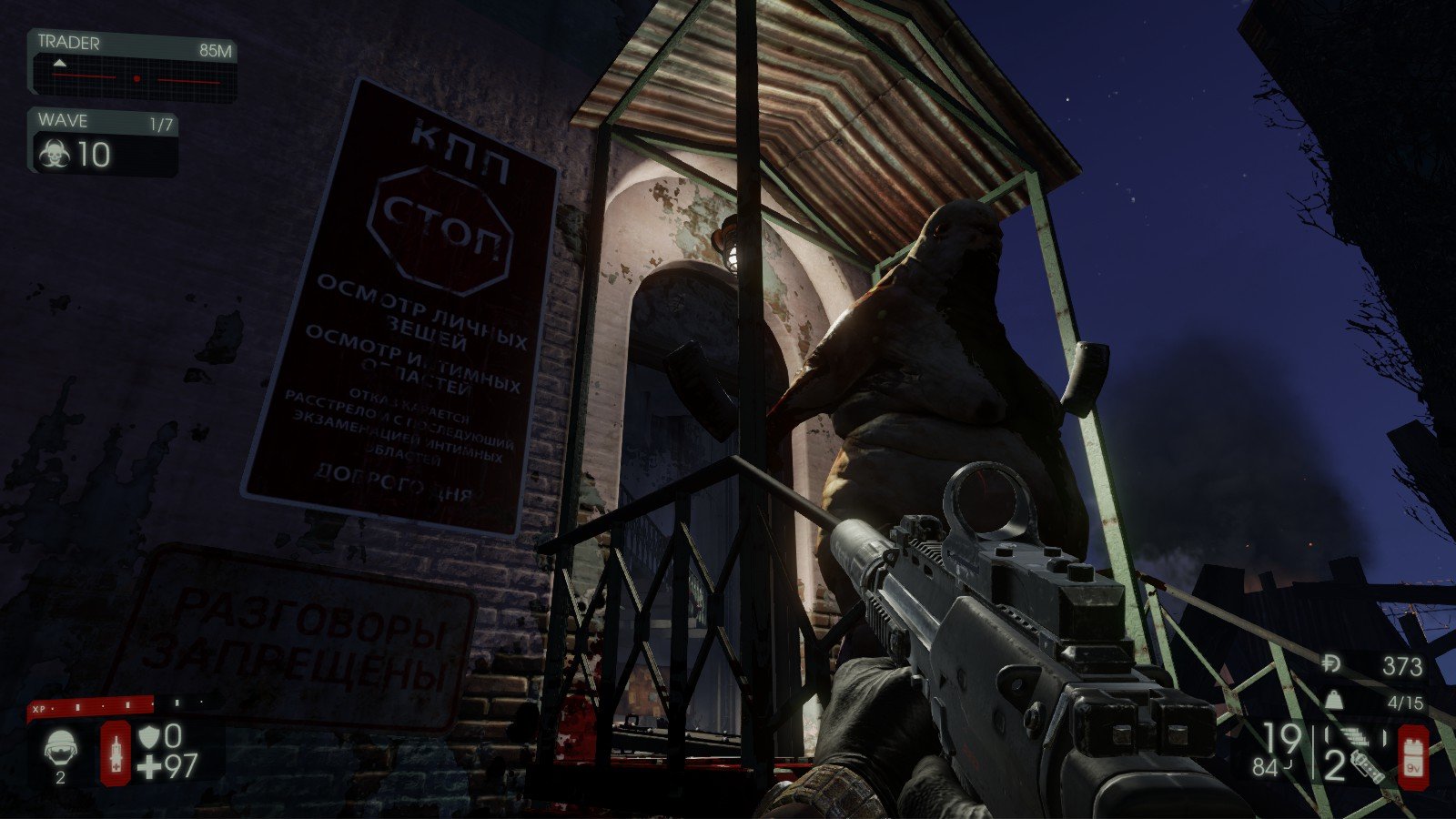Select the medical syringe icon

pyautogui.click(x=116, y=753)
